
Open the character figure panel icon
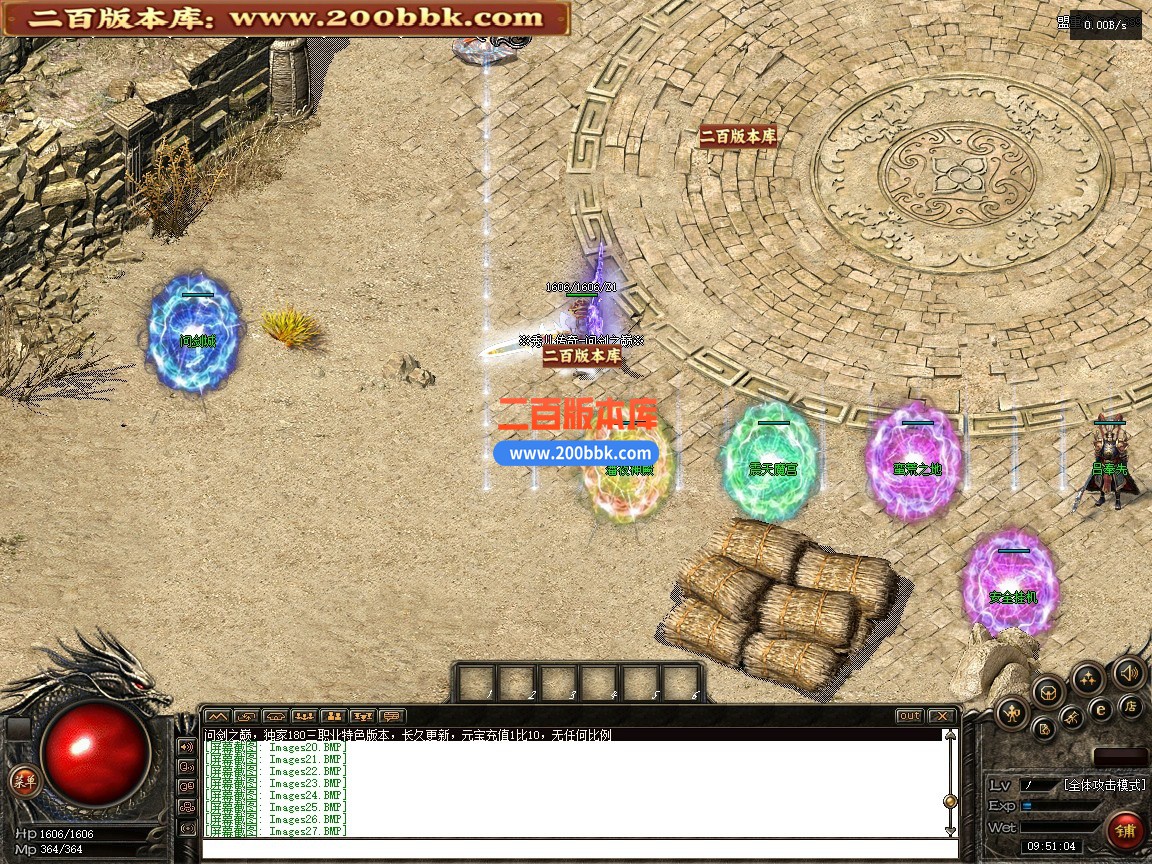click(x=1013, y=712)
